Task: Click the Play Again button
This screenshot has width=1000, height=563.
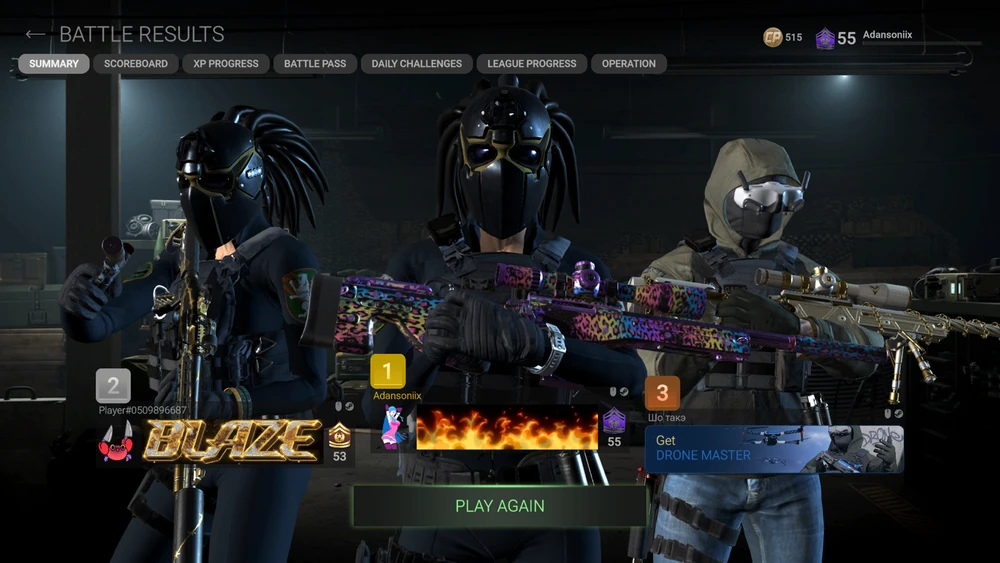Action: tap(500, 506)
